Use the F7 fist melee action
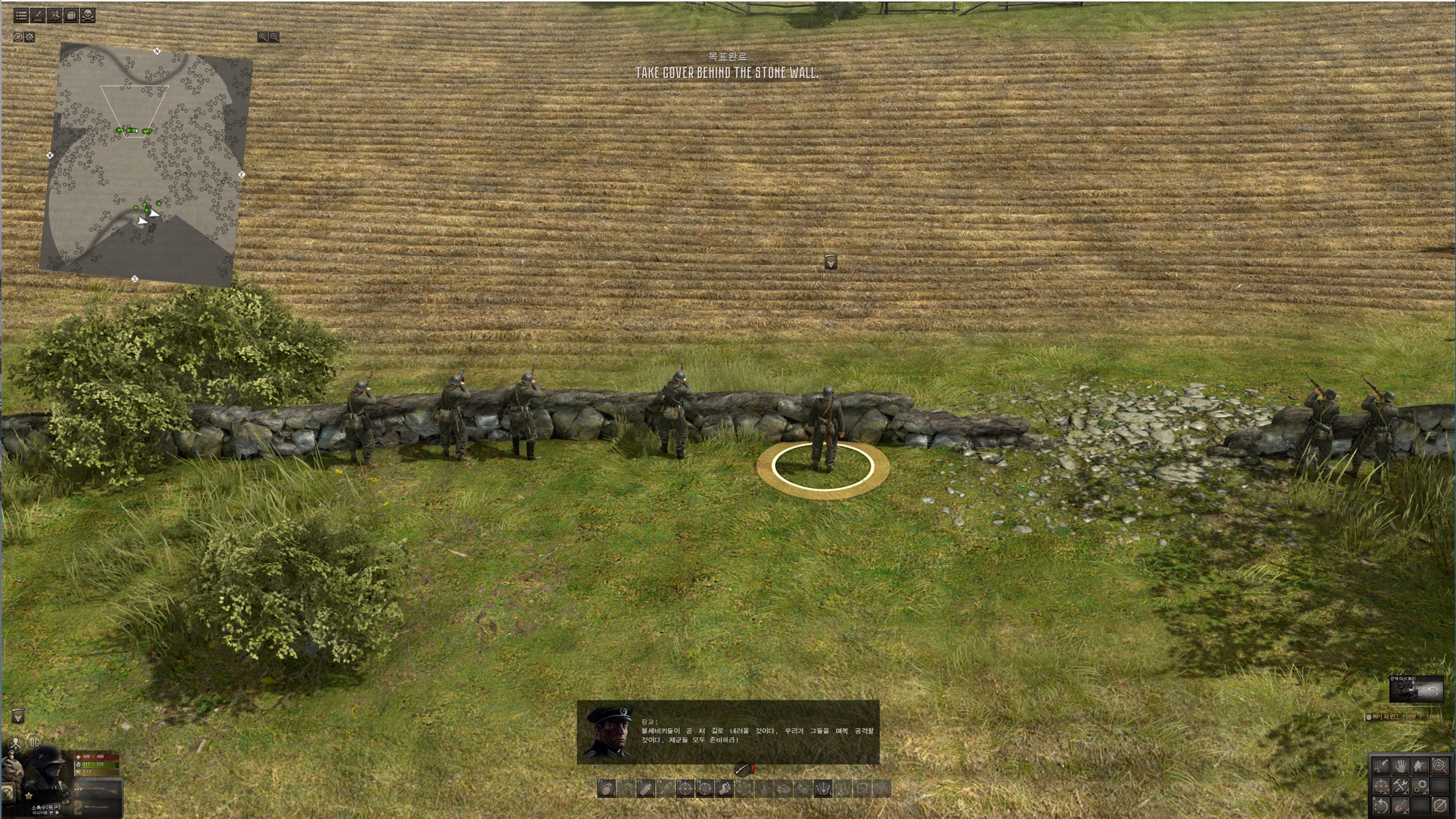1456x819 pixels. click(x=724, y=788)
